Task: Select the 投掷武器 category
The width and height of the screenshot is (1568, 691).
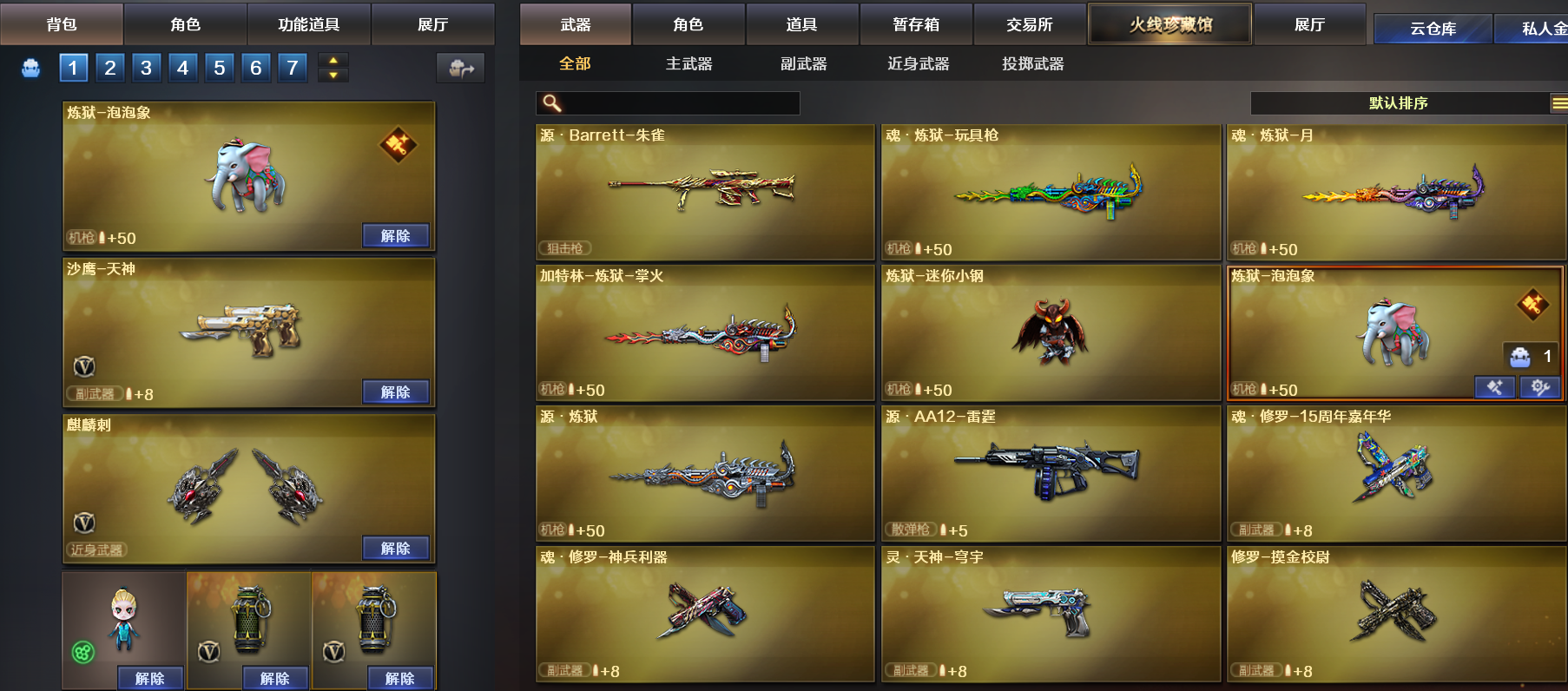Action: (1032, 64)
